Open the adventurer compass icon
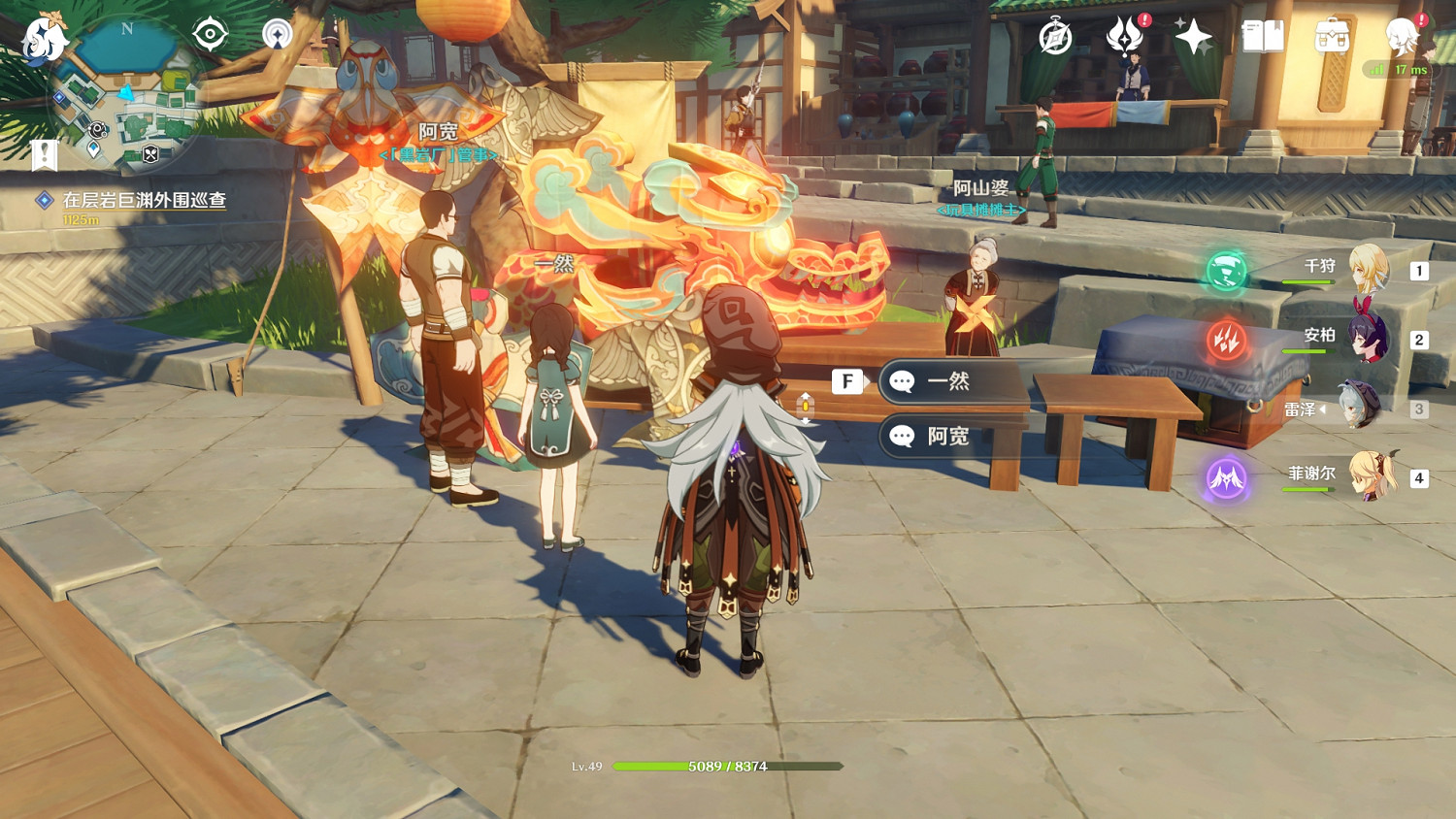 (1055, 38)
